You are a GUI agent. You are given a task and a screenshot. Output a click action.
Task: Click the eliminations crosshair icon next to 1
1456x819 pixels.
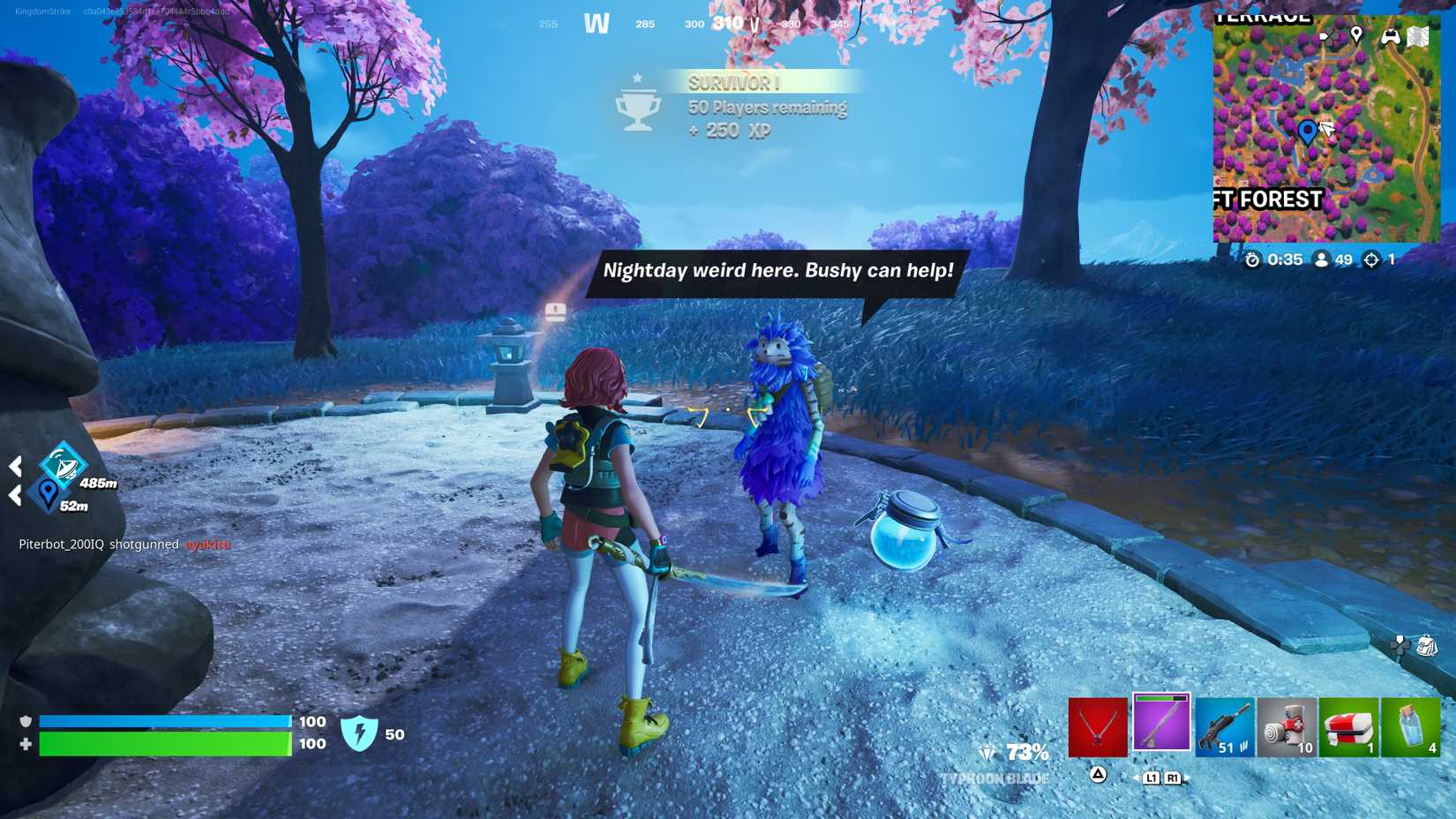click(x=1371, y=260)
